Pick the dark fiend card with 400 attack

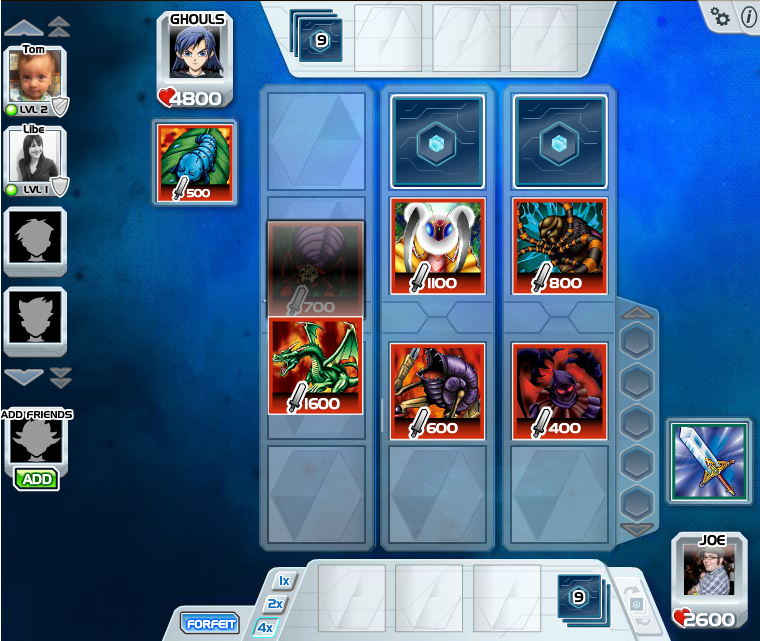(560, 390)
